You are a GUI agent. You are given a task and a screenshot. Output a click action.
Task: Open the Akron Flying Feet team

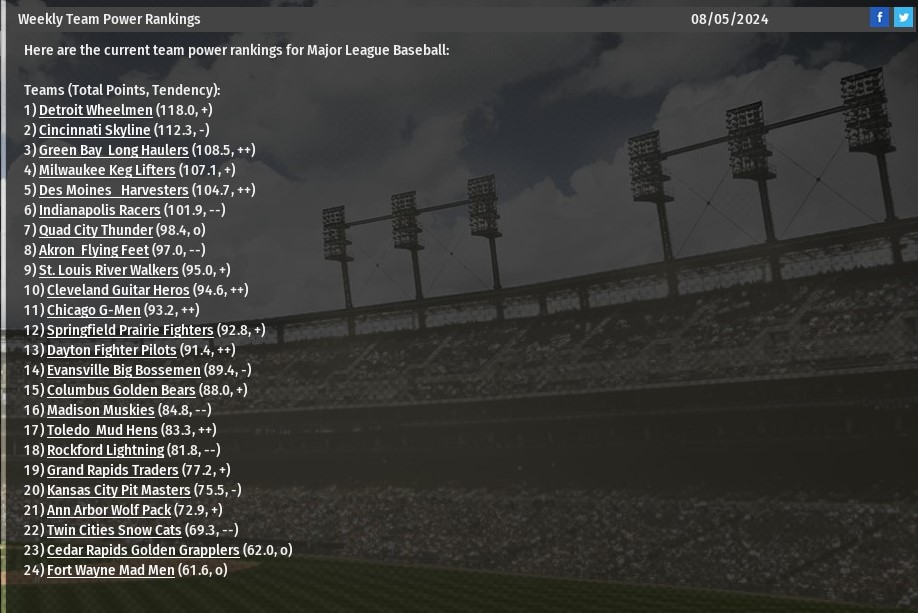point(93,250)
